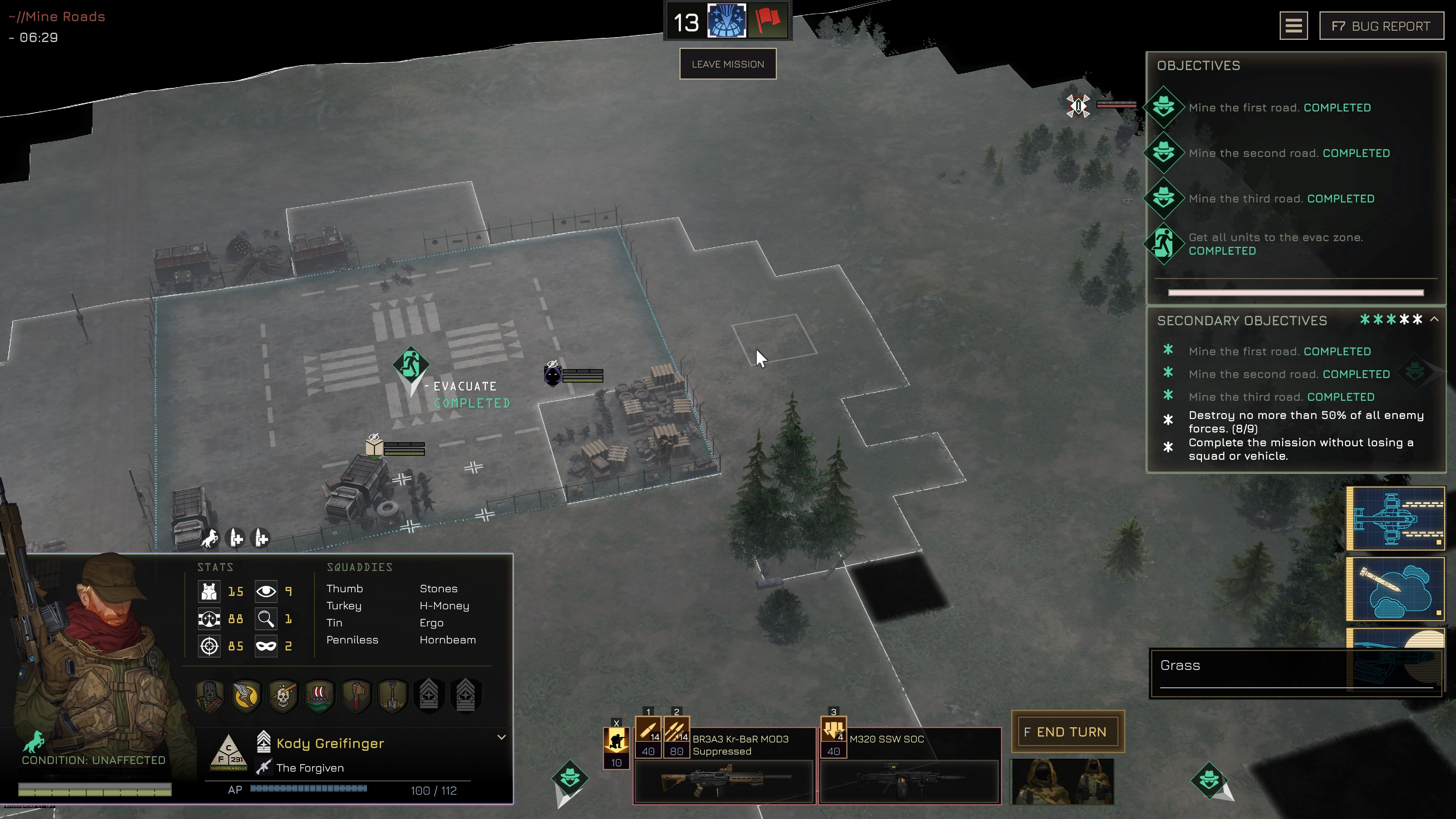Screen dimensions: 1456x819
Task: Open the F7 Bug Report
Action: (x=1381, y=26)
